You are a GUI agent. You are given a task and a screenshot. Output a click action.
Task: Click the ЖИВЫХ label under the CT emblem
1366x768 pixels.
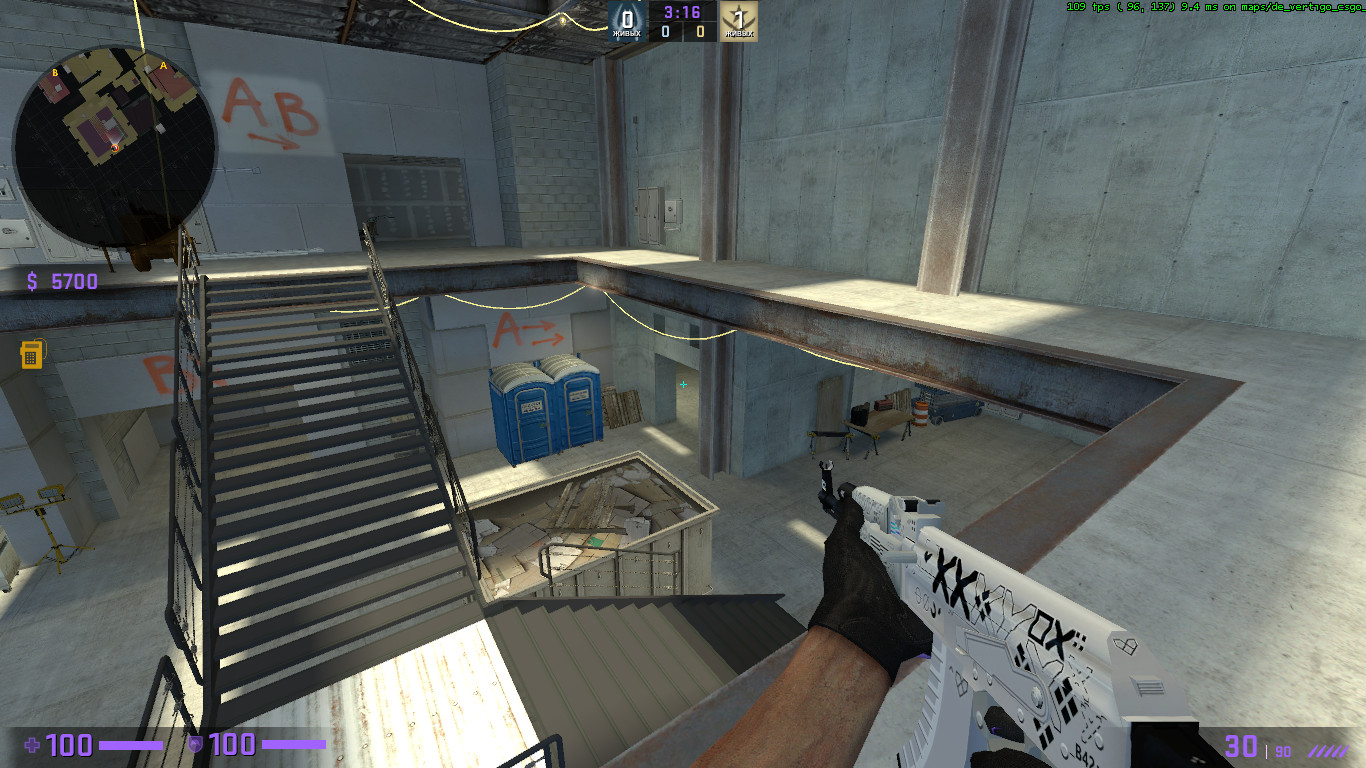click(626, 34)
